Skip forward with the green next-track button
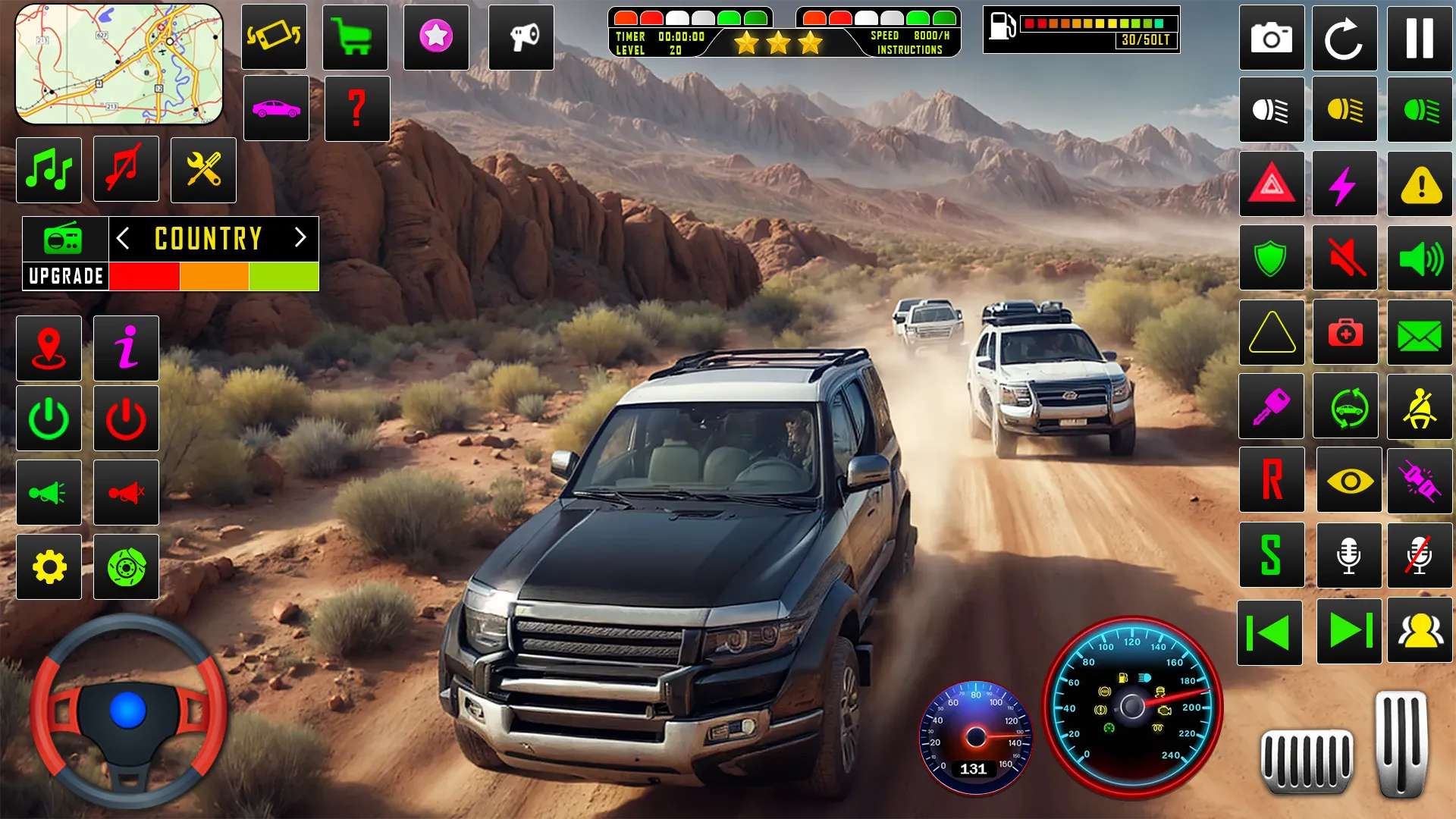 [x=1349, y=631]
